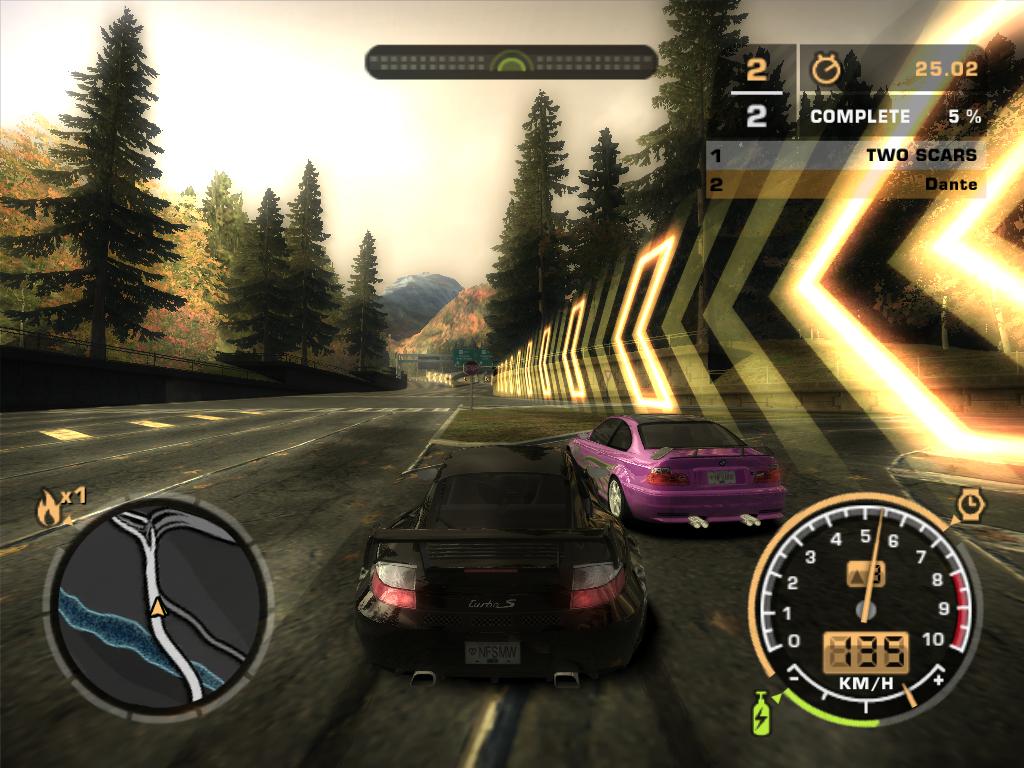The width and height of the screenshot is (1024, 768).
Task: Click the lap stopwatch icon
Action: pyautogui.click(x=826, y=68)
